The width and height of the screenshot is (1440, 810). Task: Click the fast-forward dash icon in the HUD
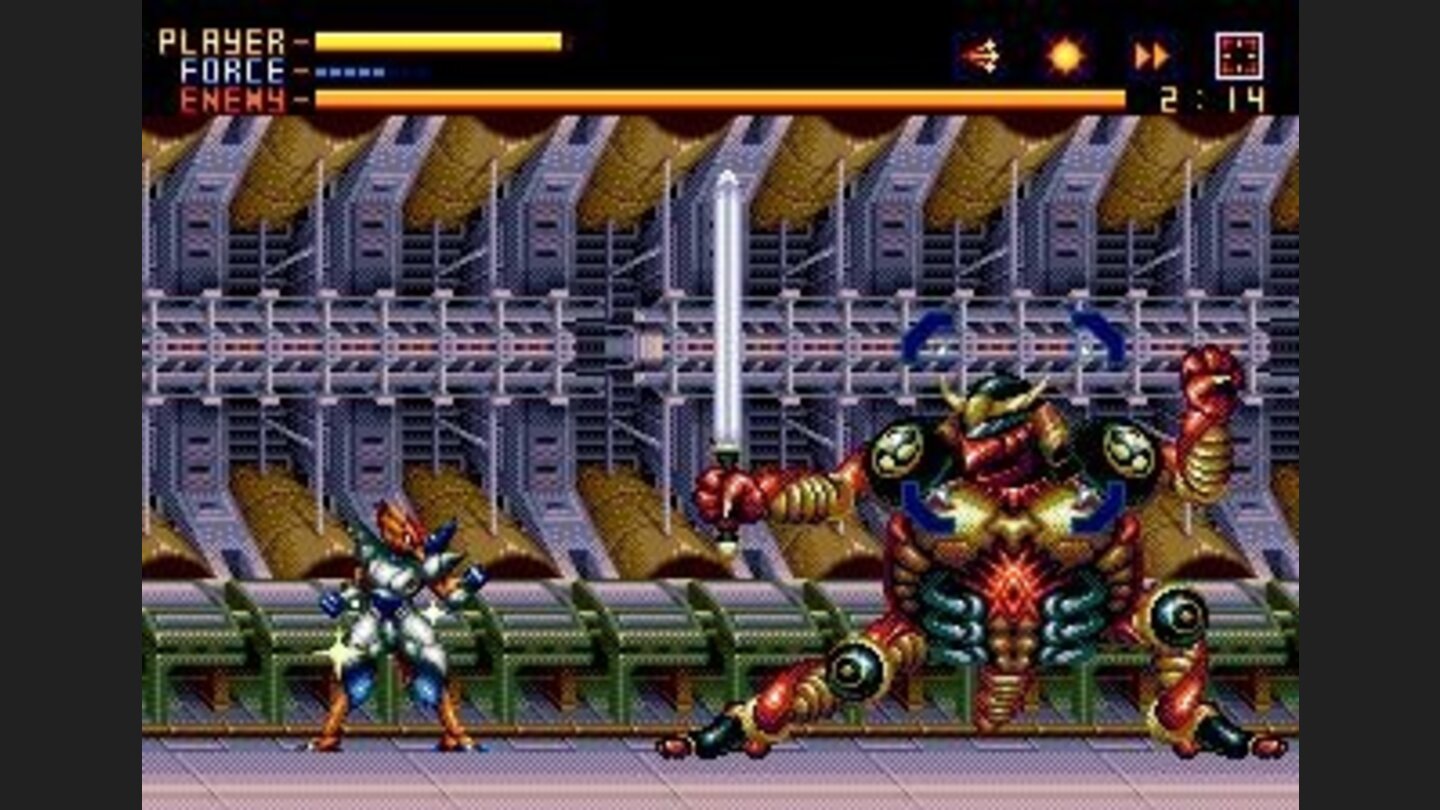tap(1151, 56)
